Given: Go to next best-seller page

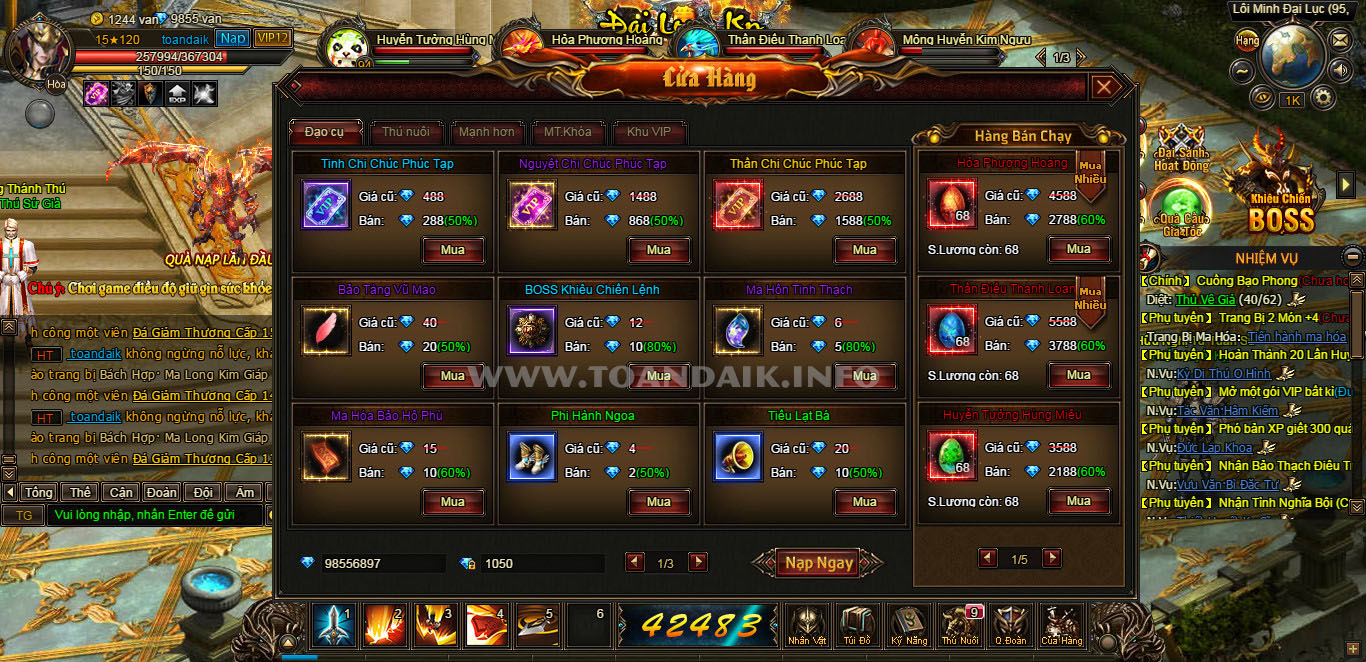Looking at the screenshot, I should pyautogui.click(x=1052, y=559).
